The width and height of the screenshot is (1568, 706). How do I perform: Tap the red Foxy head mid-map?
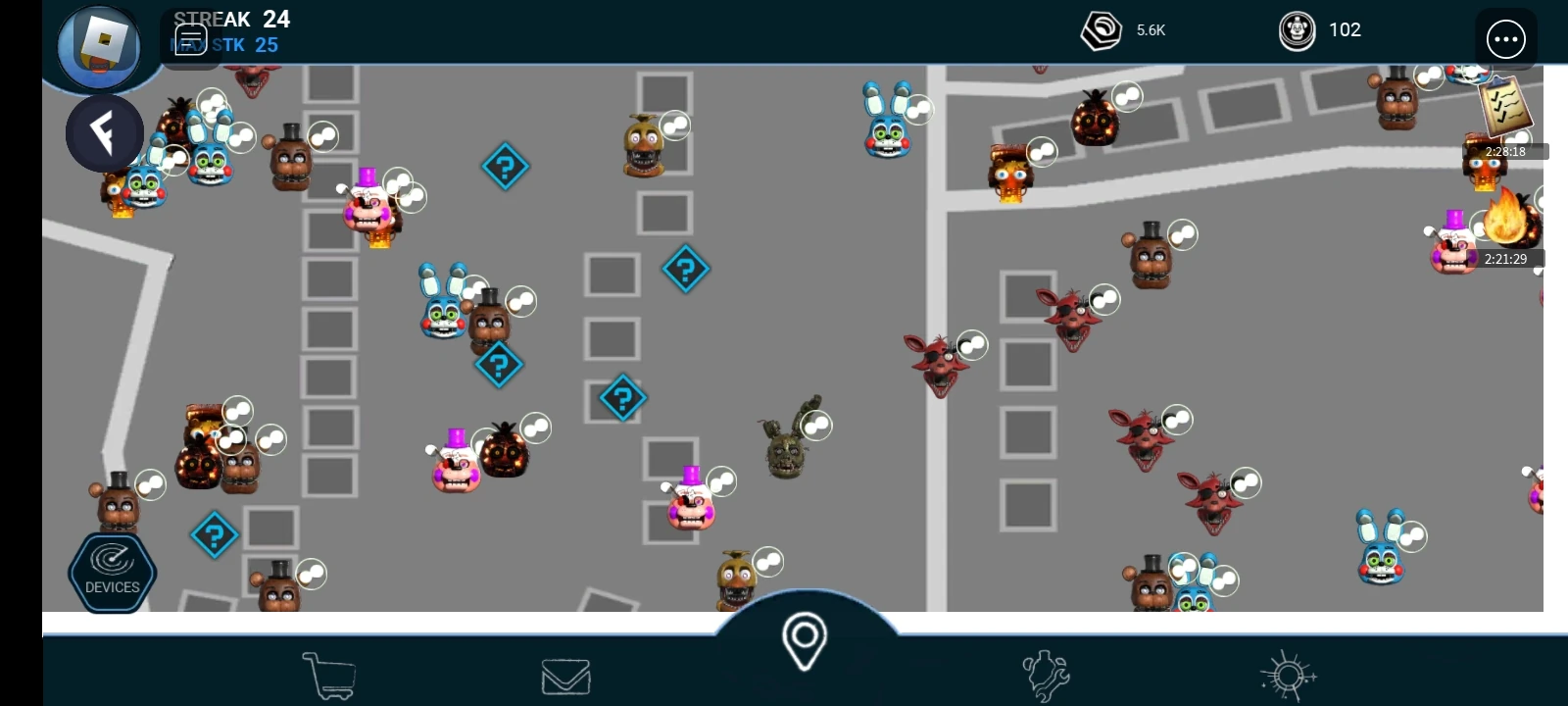point(938,359)
